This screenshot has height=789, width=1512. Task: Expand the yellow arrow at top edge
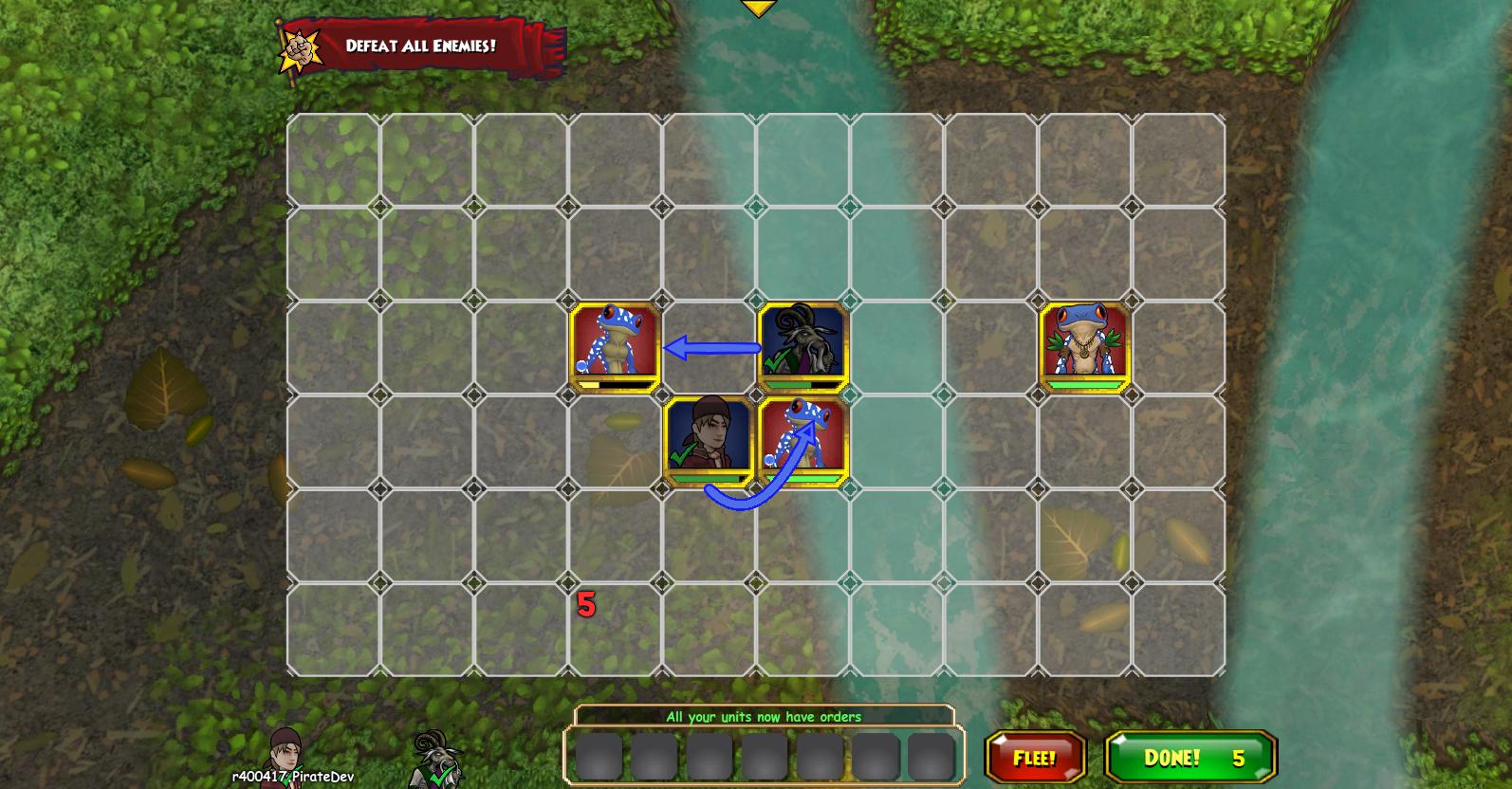pyautogui.click(x=758, y=9)
